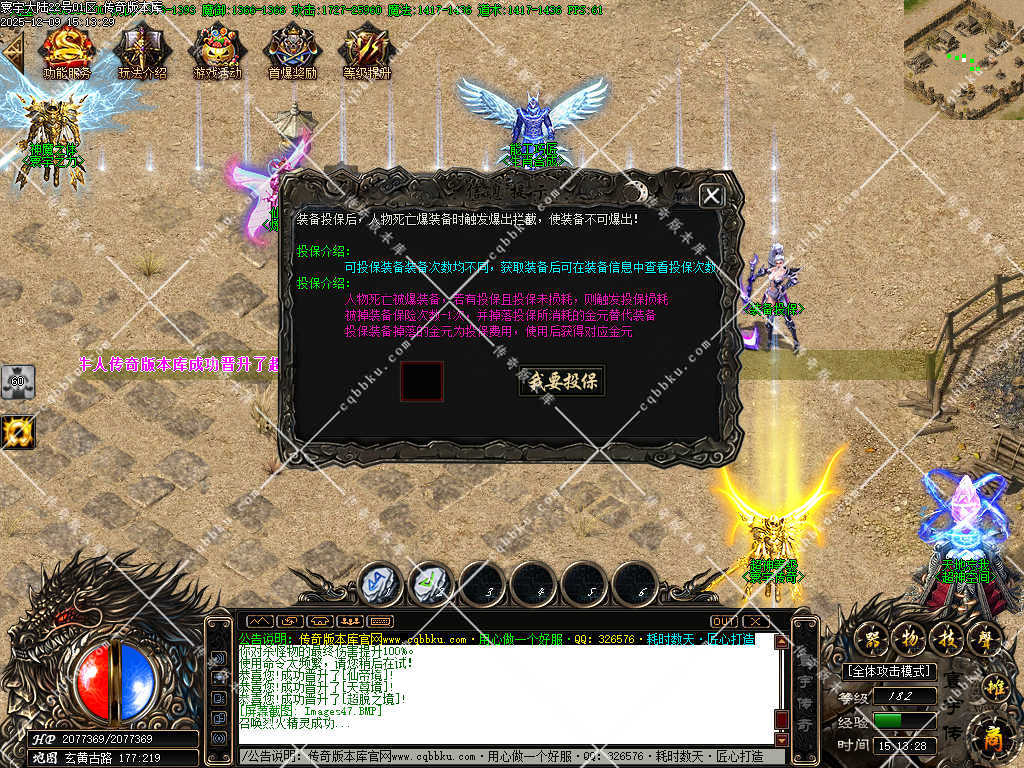Use the item in hotbar slot 1
Screen dimensions: 1024x768
point(381,583)
